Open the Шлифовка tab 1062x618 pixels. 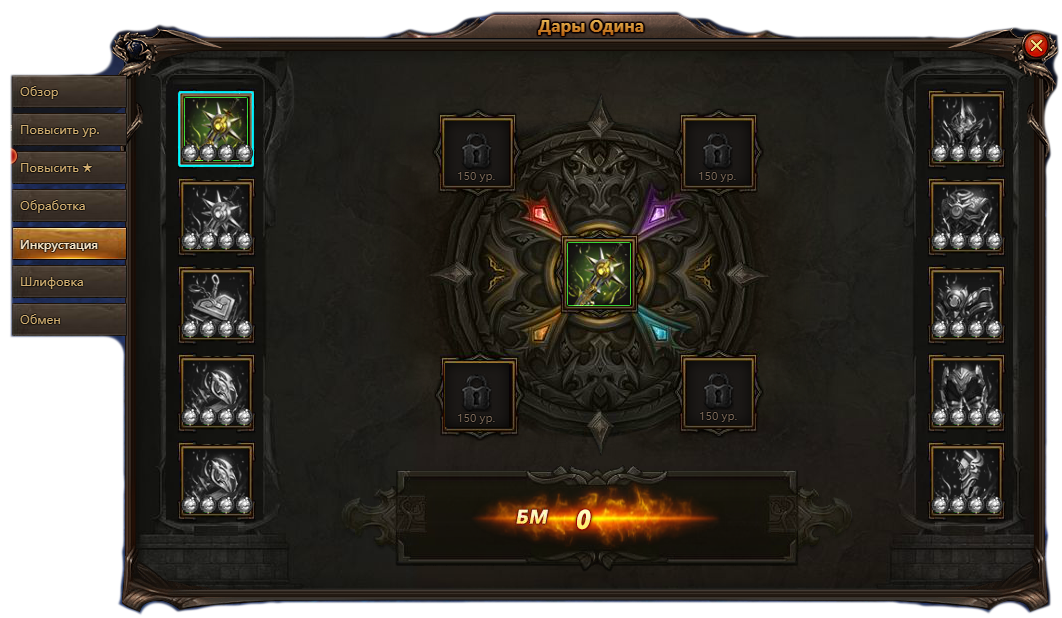click(x=68, y=282)
